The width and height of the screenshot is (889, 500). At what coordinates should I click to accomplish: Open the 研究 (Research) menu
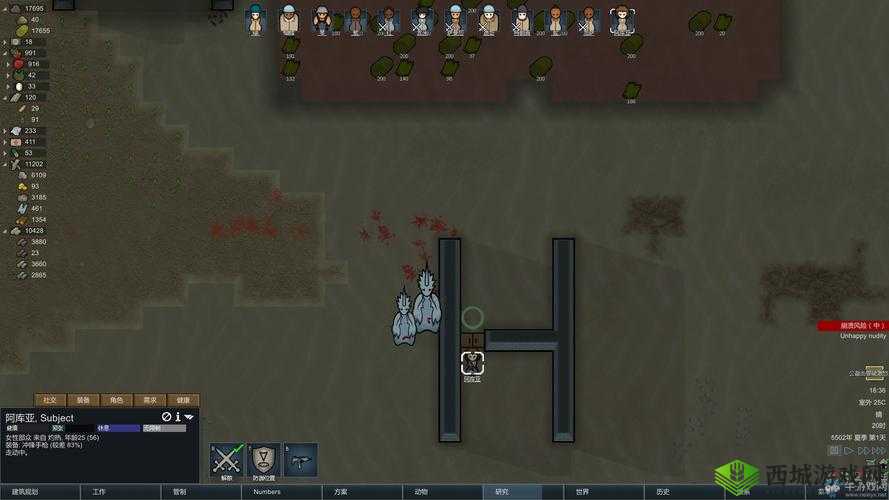coord(502,492)
